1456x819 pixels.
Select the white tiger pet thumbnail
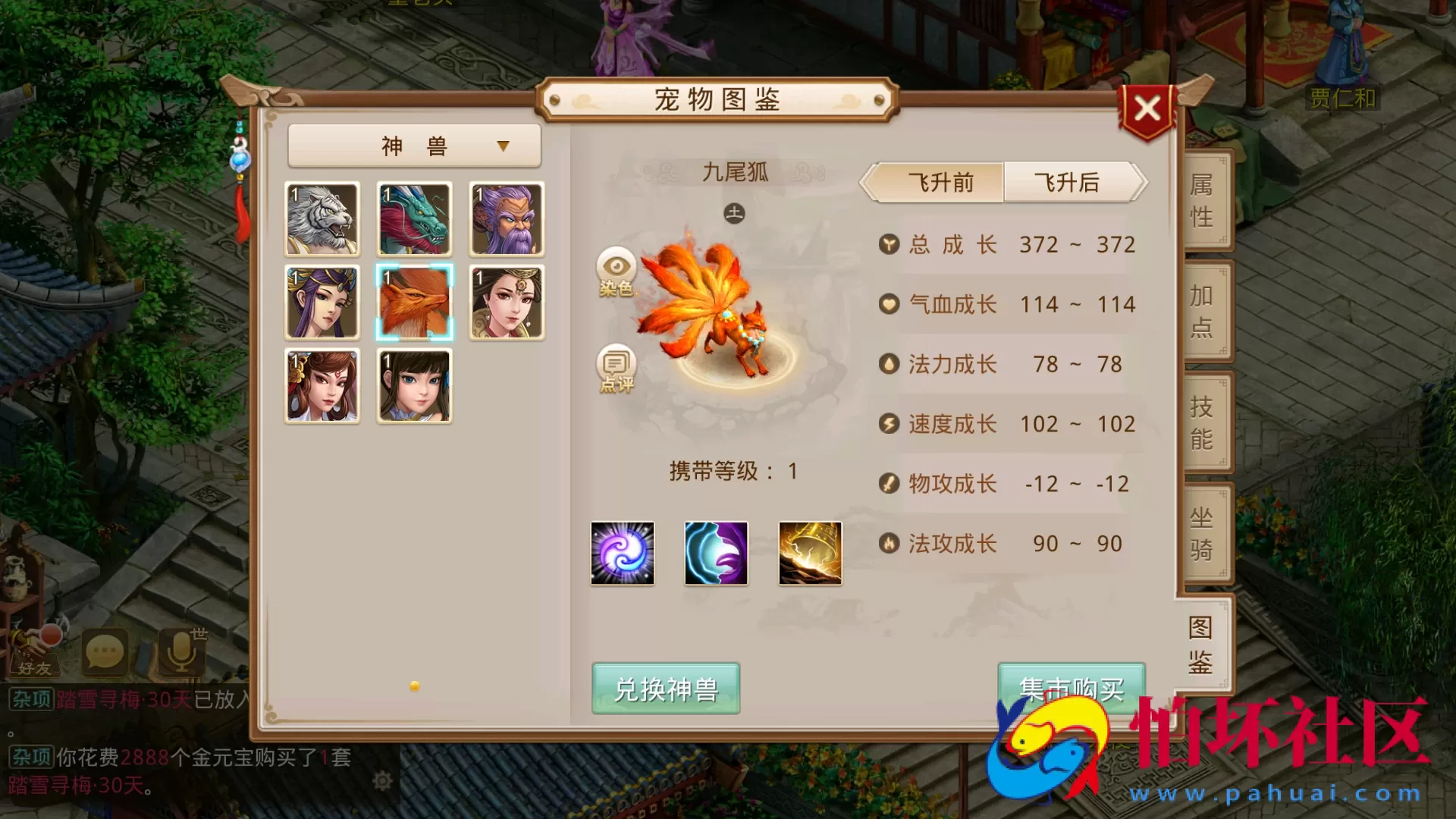click(322, 220)
